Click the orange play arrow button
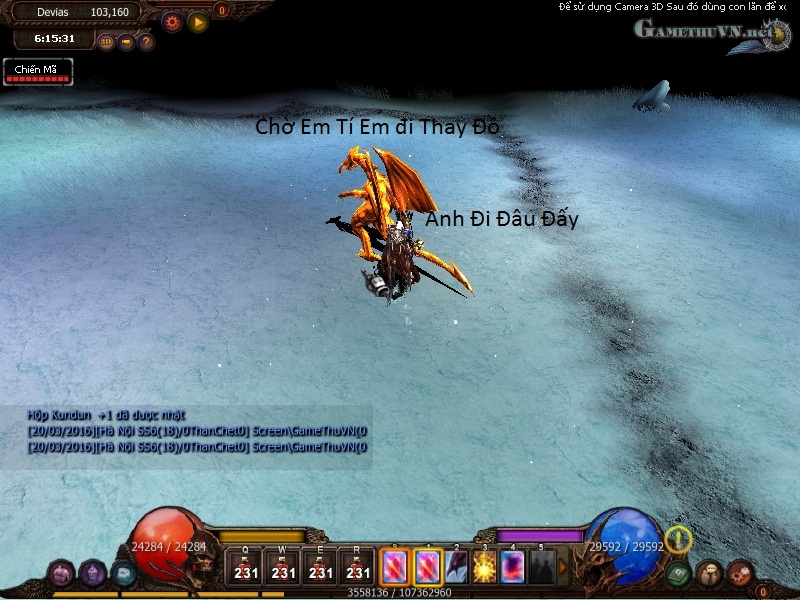This screenshot has width=800, height=600. (x=198, y=20)
